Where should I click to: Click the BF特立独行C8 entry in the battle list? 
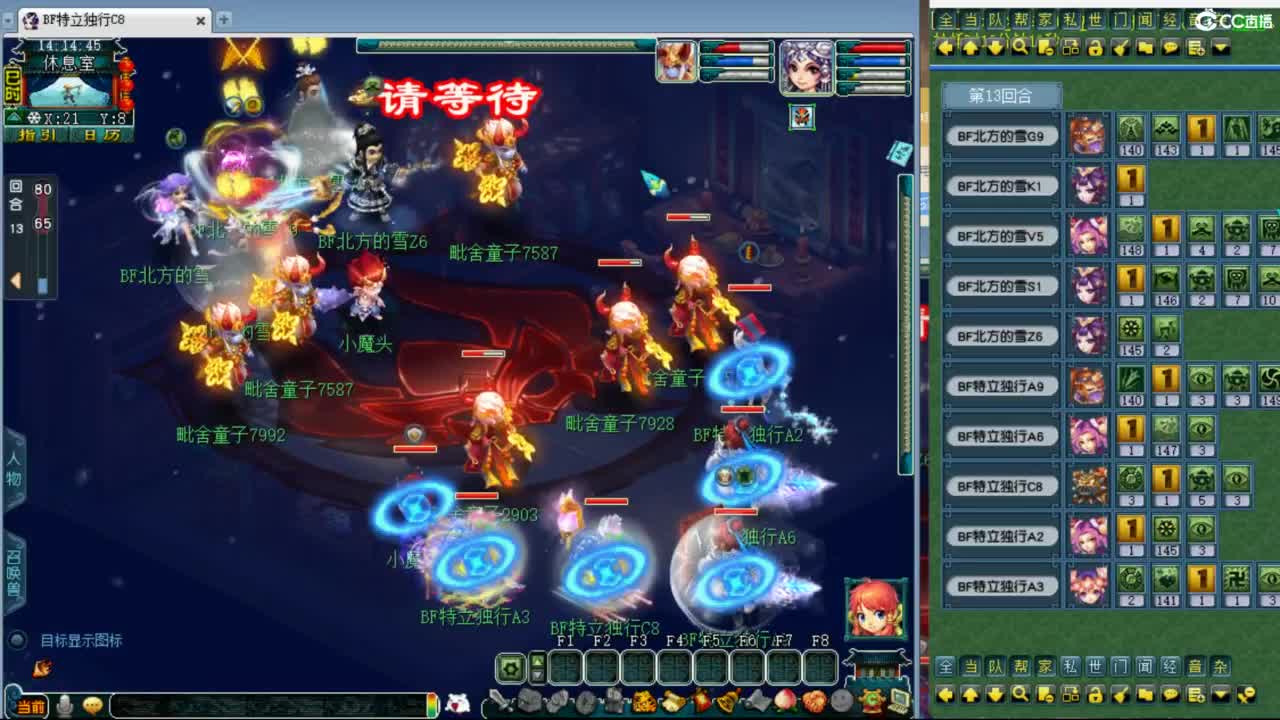click(1001, 485)
